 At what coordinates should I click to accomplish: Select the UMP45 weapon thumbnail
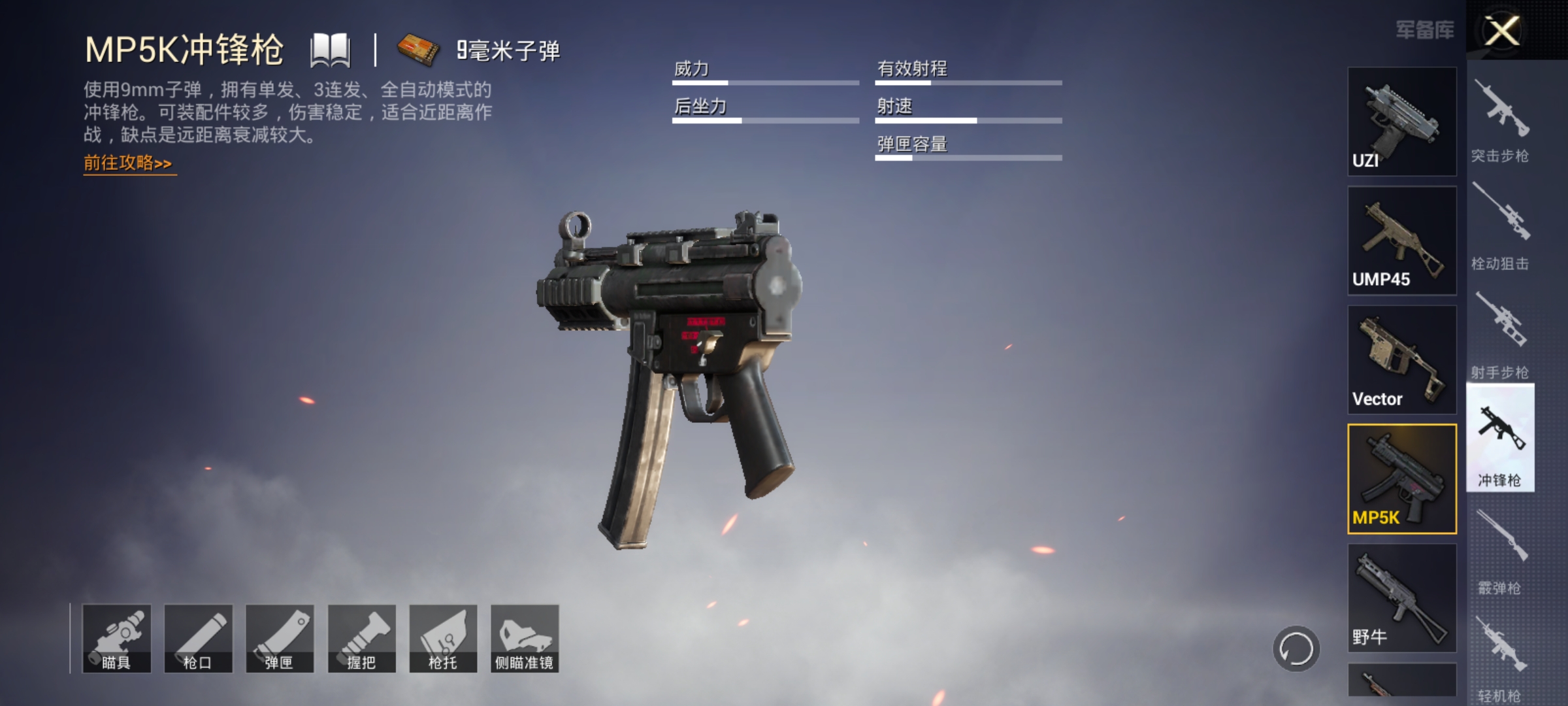pos(1400,240)
